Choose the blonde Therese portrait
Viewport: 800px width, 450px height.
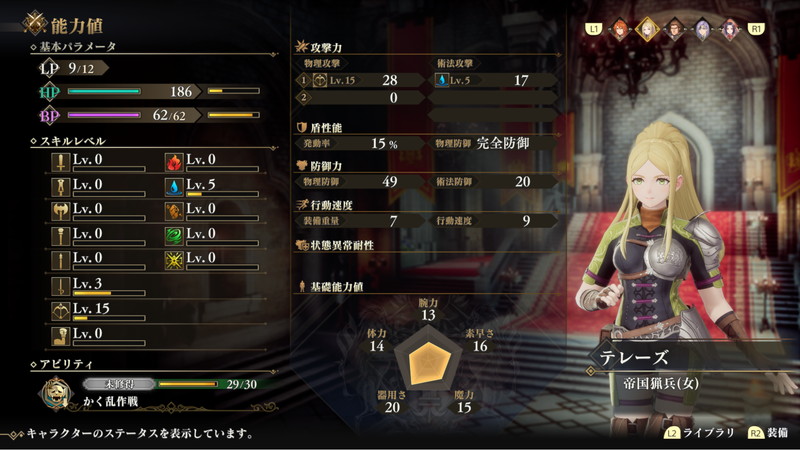pos(647,28)
